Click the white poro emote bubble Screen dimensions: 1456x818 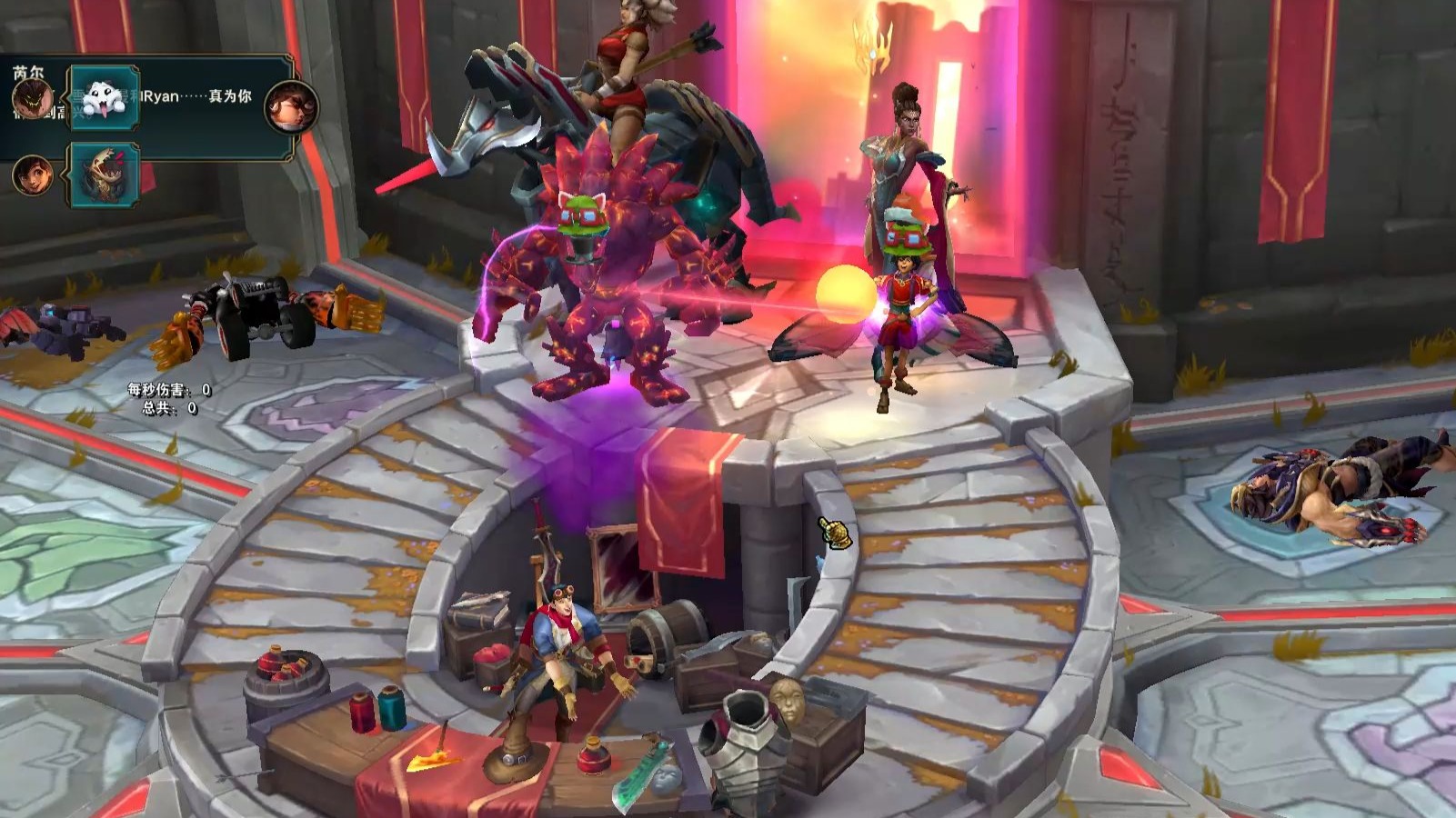[x=104, y=96]
